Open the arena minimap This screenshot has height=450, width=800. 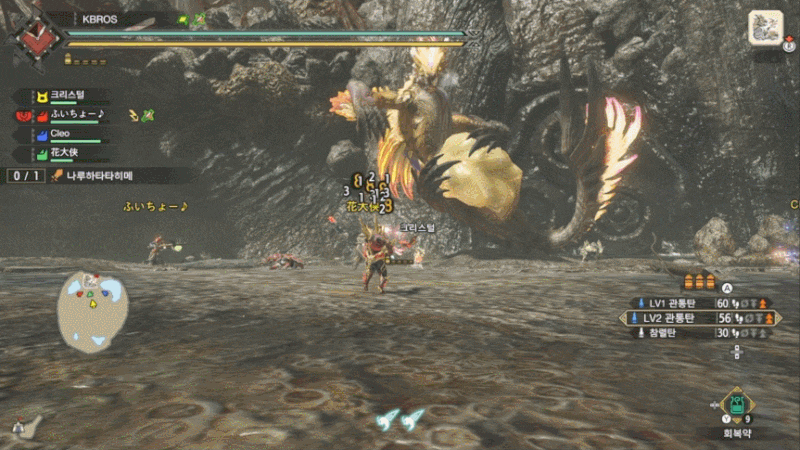click(91, 312)
